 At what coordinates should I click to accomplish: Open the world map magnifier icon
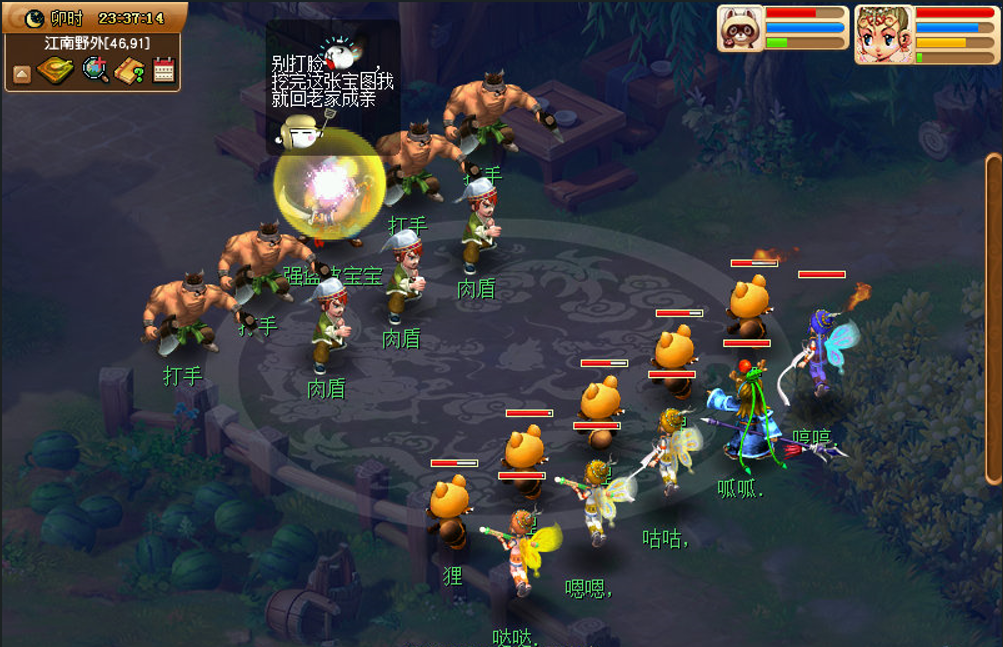[96, 70]
